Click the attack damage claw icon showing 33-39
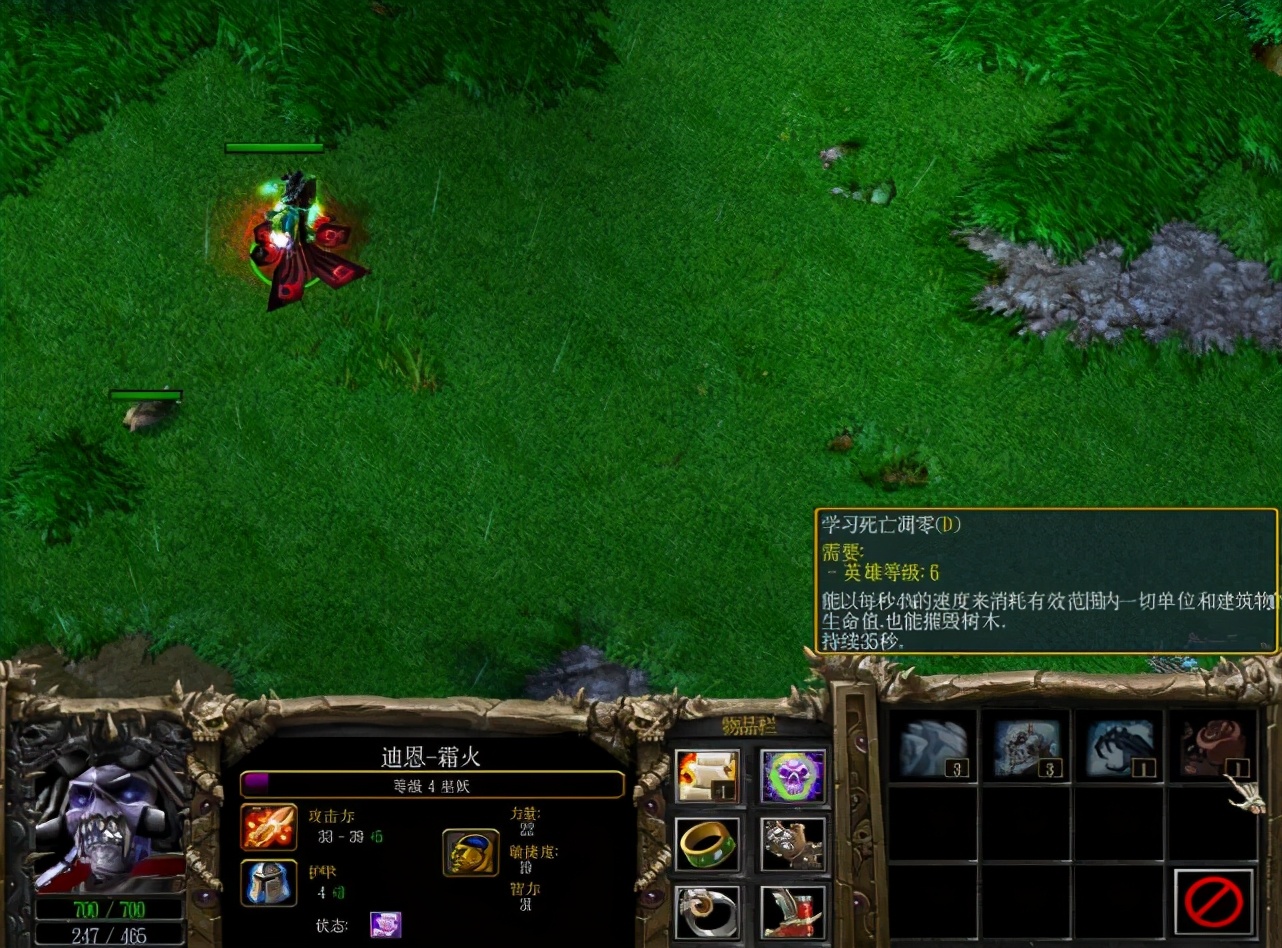 point(268,829)
